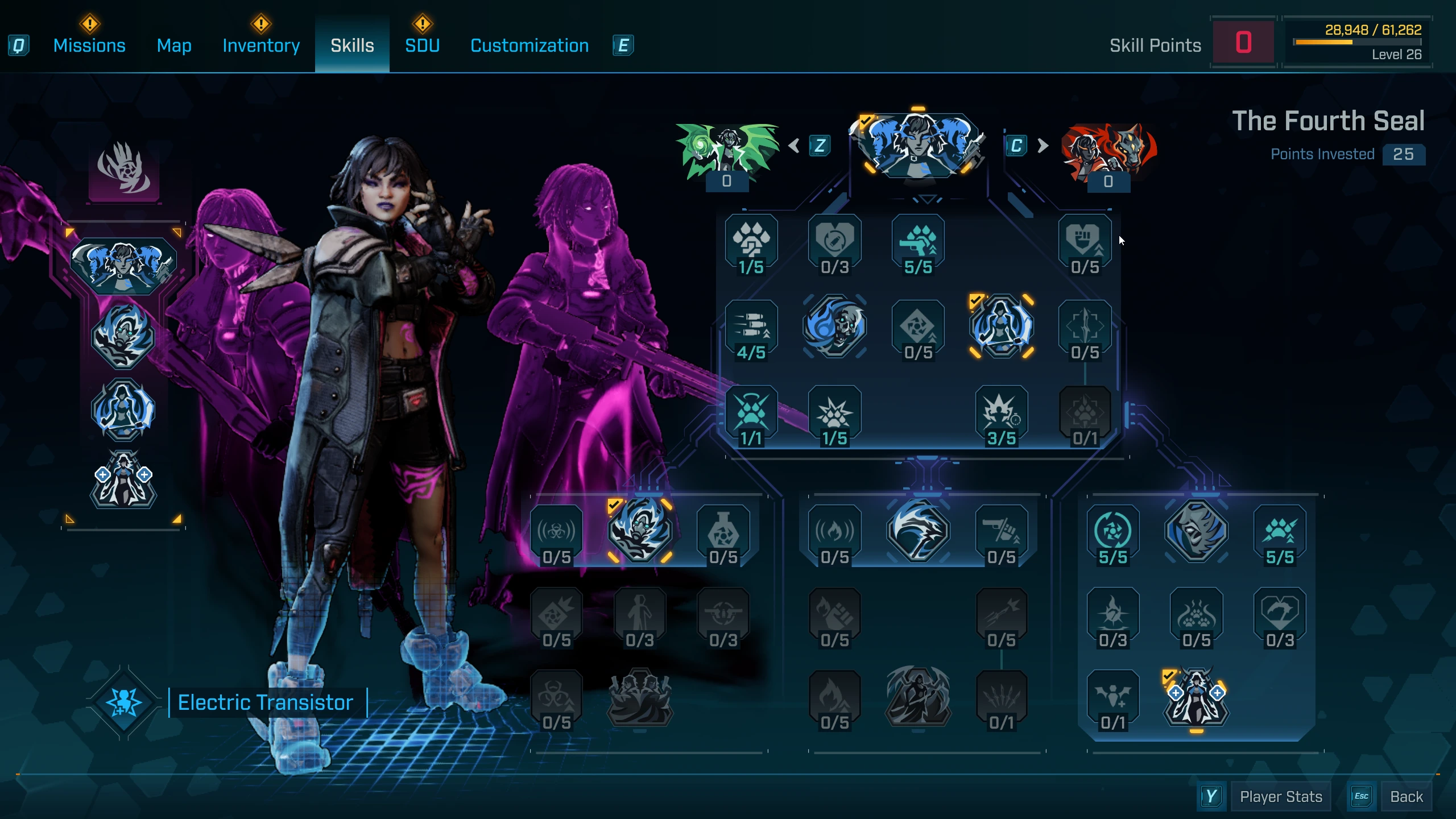Open the Missions tab

tap(89, 45)
